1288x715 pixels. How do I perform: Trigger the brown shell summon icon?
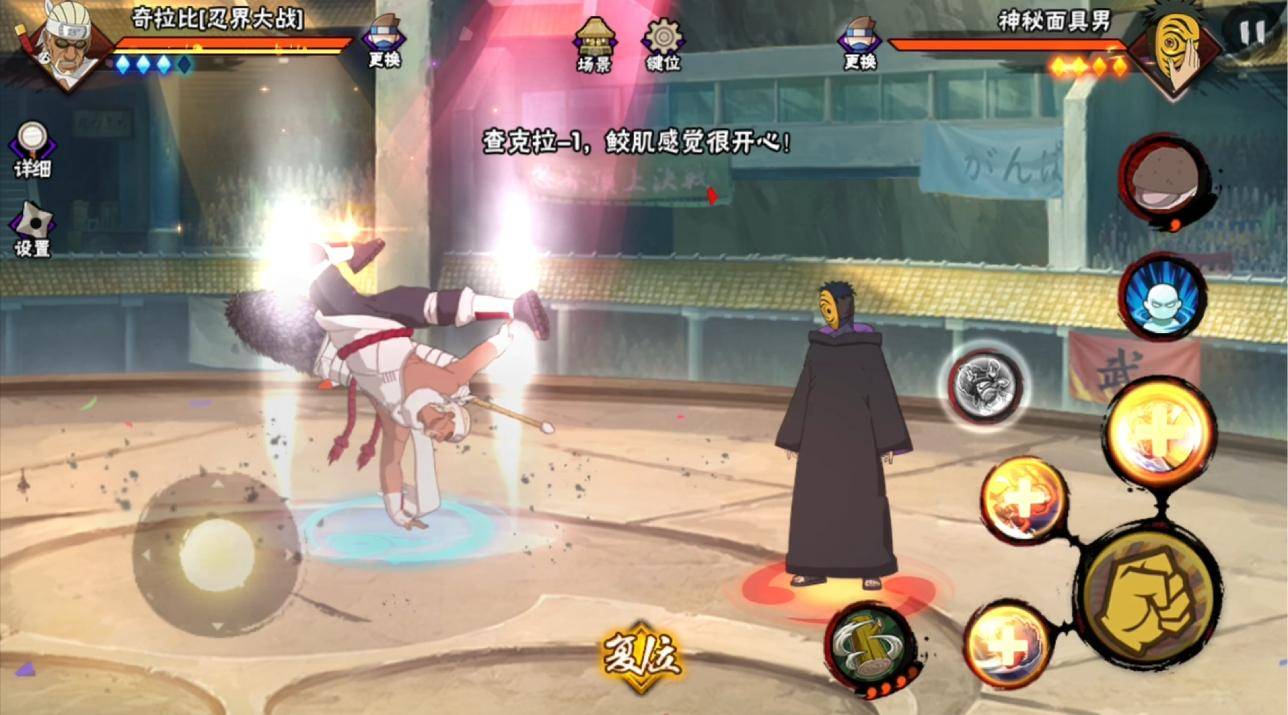(1162, 182)
